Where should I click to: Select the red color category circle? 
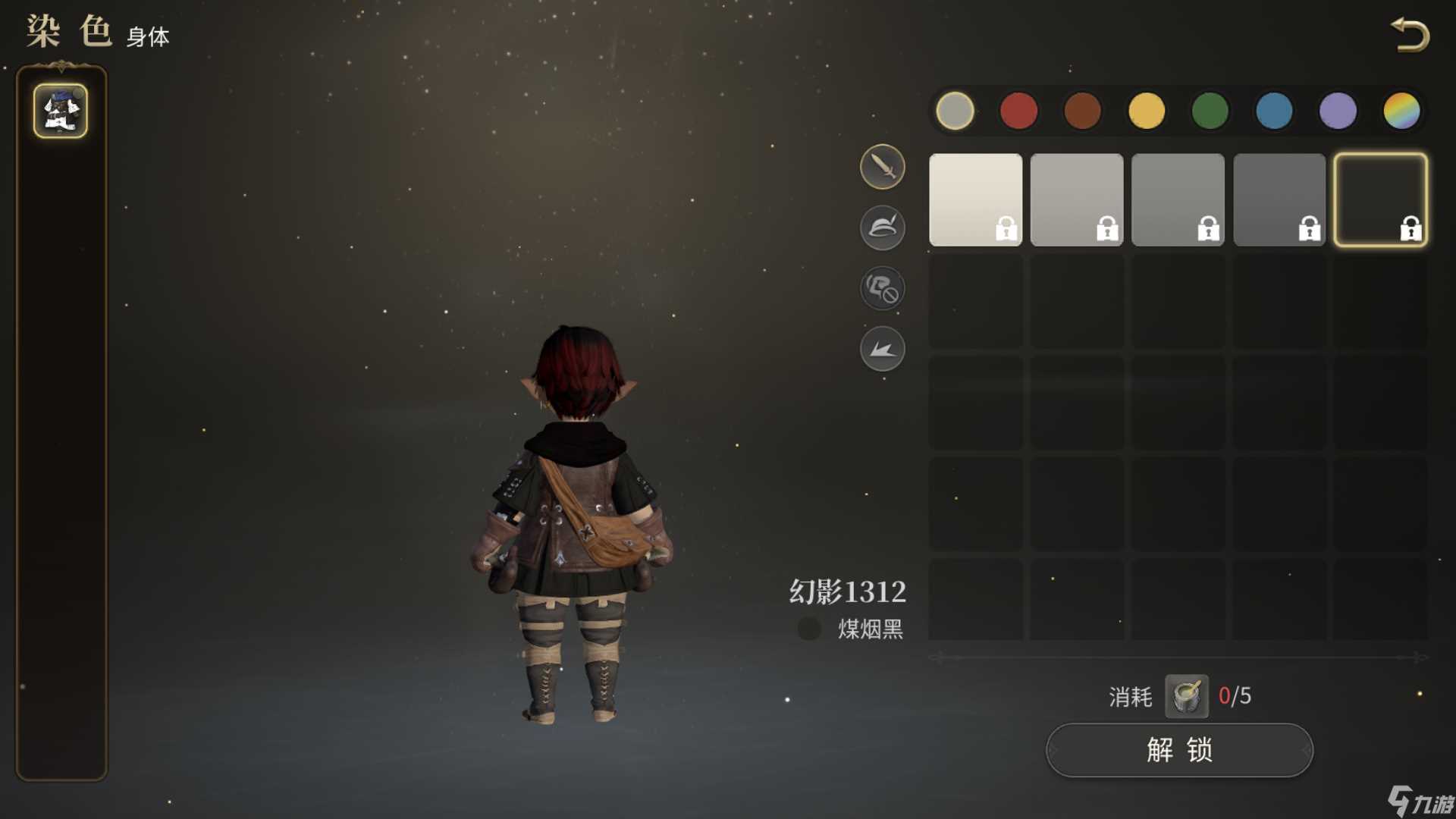pyautogui.click(x=1018, y=110)
